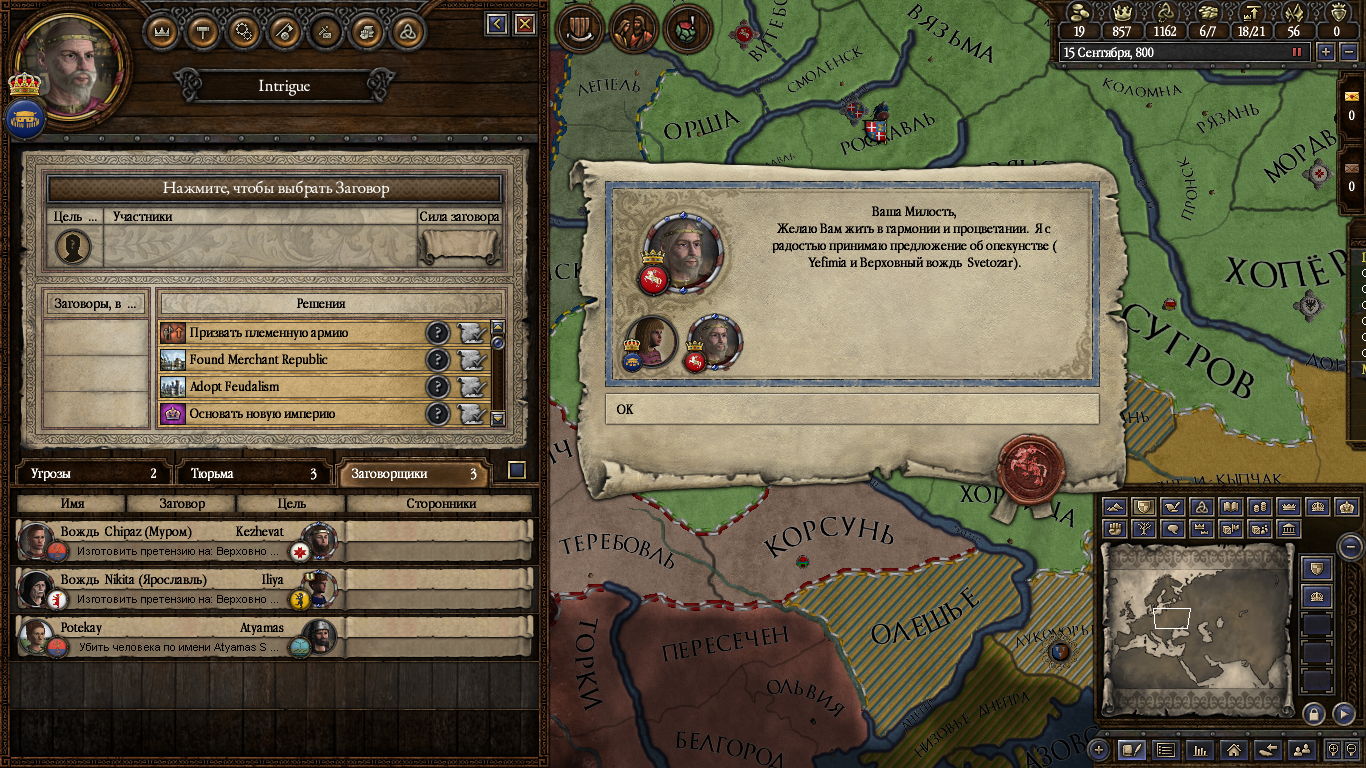Increase game speed with the plus button
This screenshot has height=768, width=1366.
click(1326, 52)
